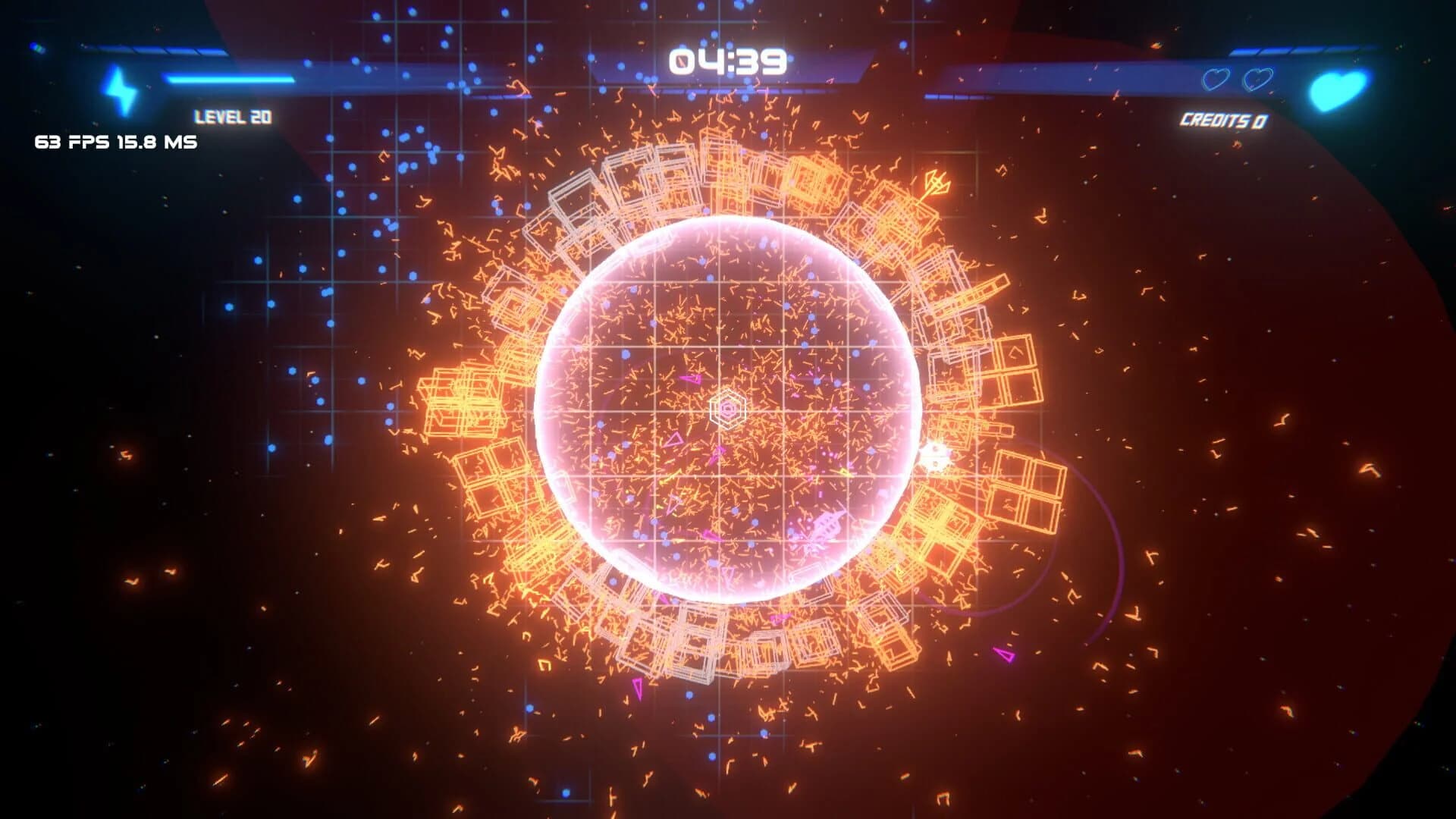1456x819 pixels.
Task: Click the blue experience progress bar
Action: click(x=227, y=77)
